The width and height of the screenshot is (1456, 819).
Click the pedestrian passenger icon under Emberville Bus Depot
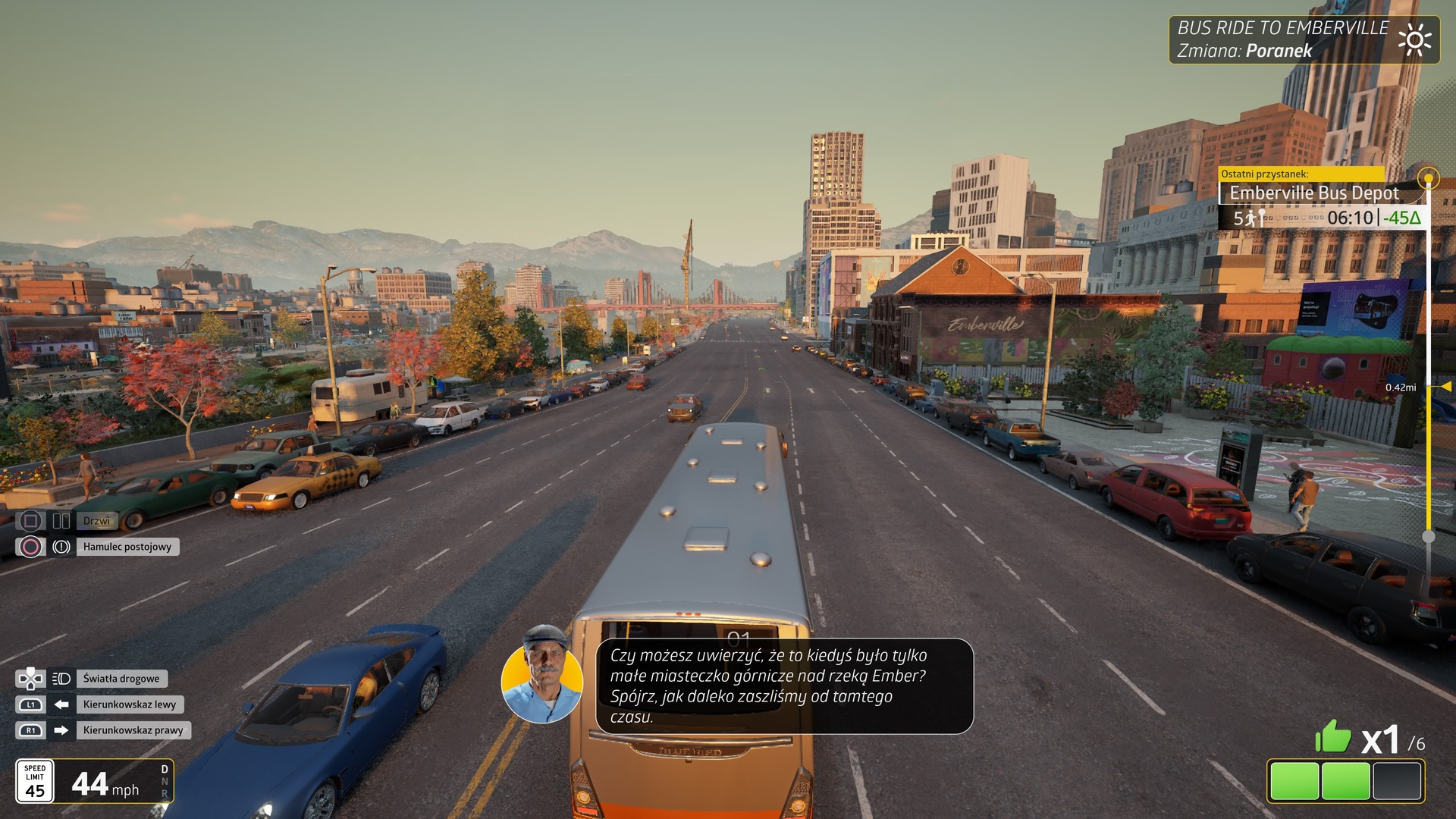(x=1250, y=219)
